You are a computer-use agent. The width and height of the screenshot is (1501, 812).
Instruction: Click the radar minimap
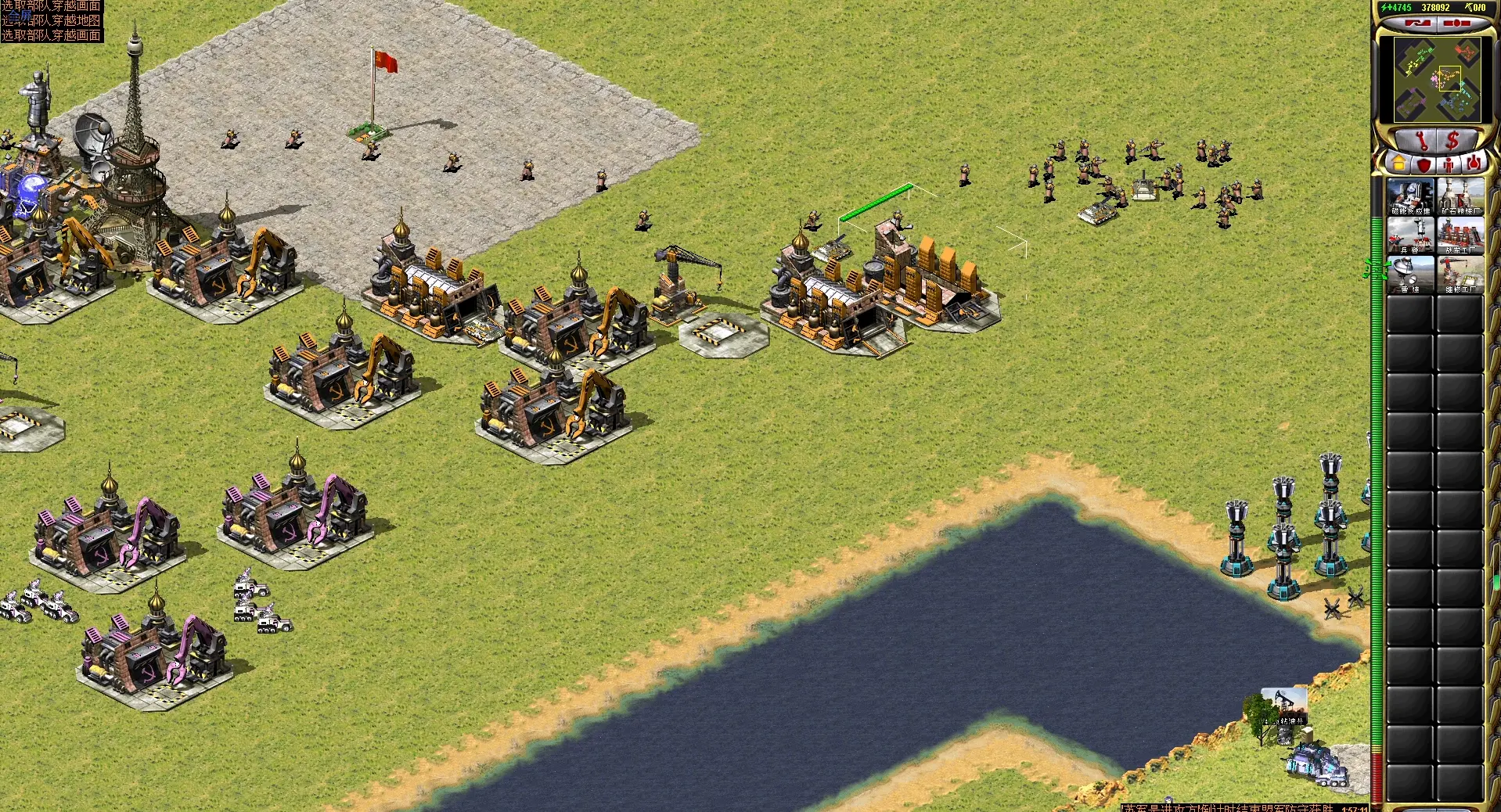[1438, 79]
